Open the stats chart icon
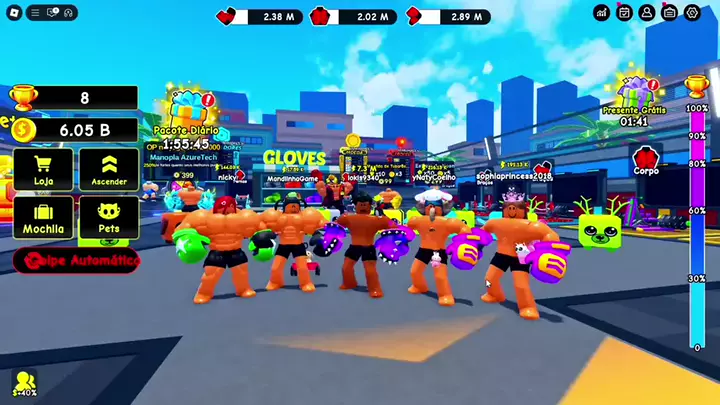Image resolution: width=720 pixels, height=405 pixels. click(602, 12)
